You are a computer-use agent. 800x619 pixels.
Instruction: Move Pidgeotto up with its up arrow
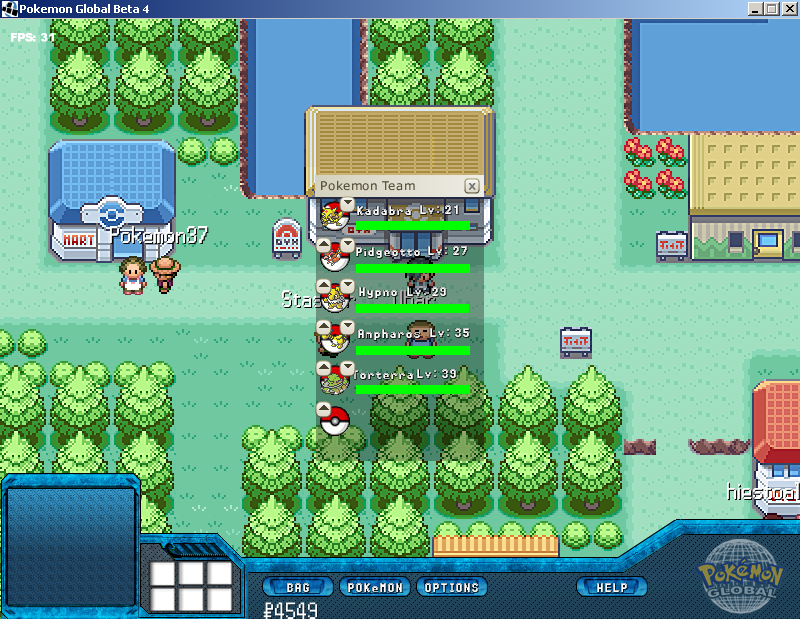(323, 245)
